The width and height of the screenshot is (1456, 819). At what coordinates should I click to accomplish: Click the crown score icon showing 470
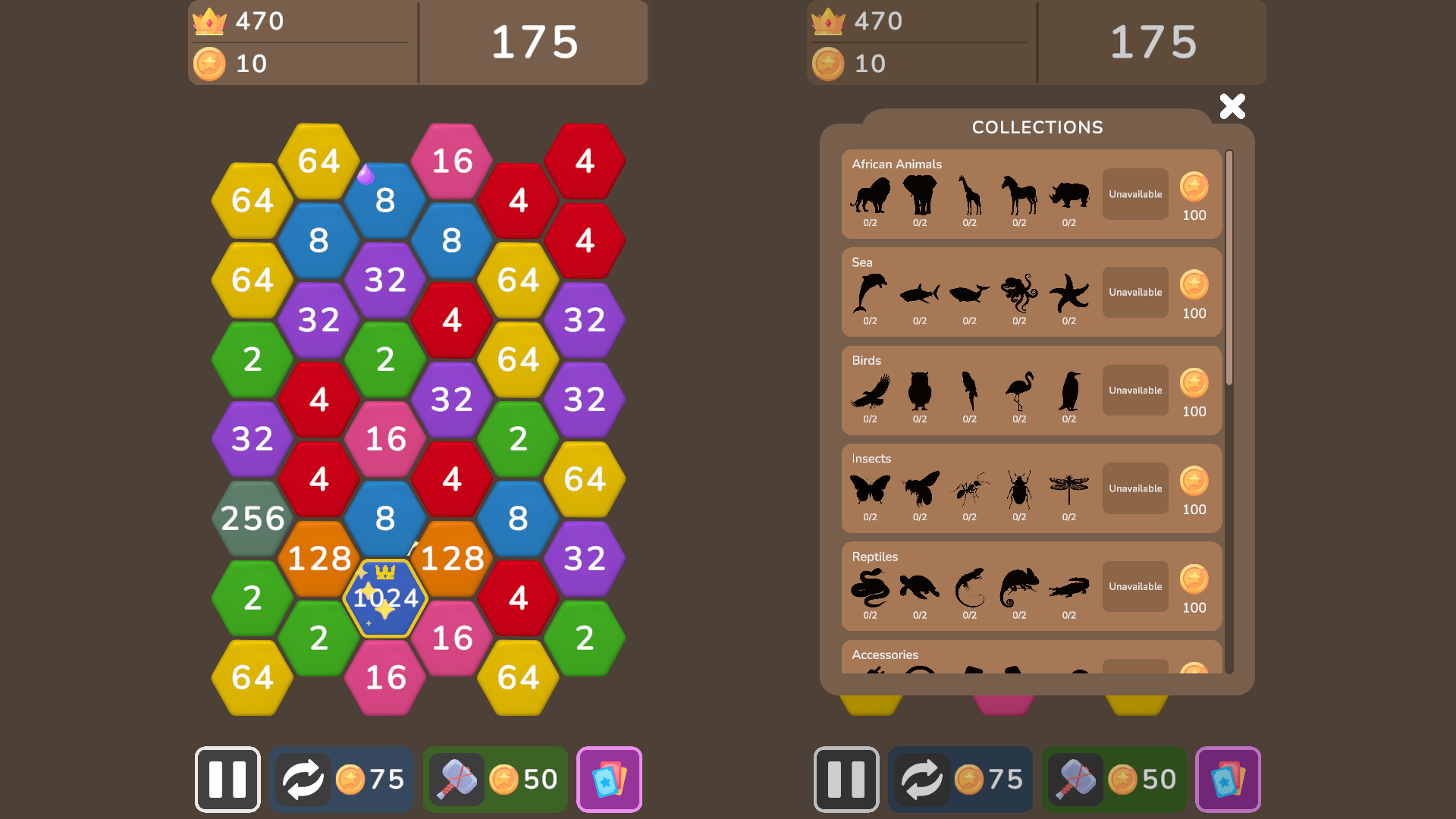(210, 21)
